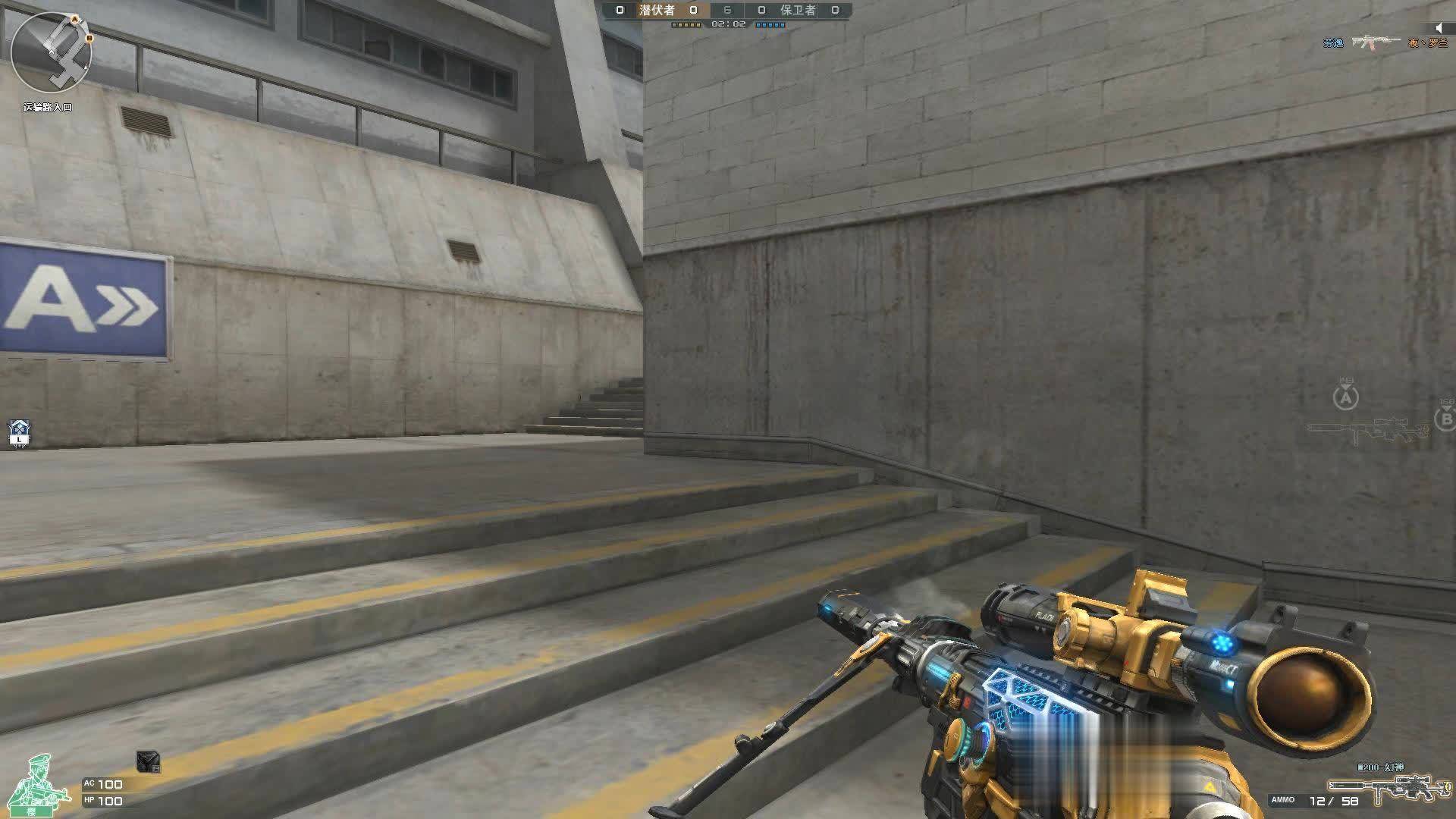
Task: Select the rifle icon in kill feed
Action: pyautogui.click(x=1376, y=42)
